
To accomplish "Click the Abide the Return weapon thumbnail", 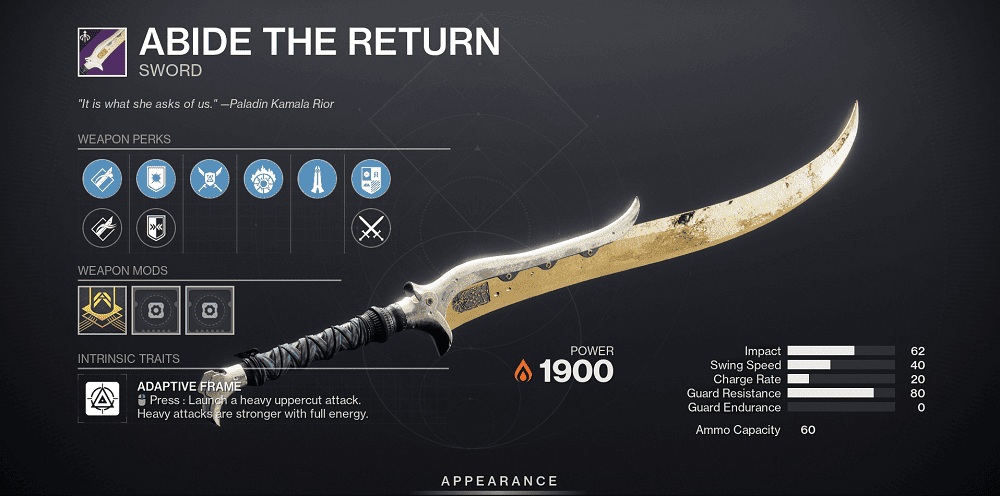I will point(101,53).
